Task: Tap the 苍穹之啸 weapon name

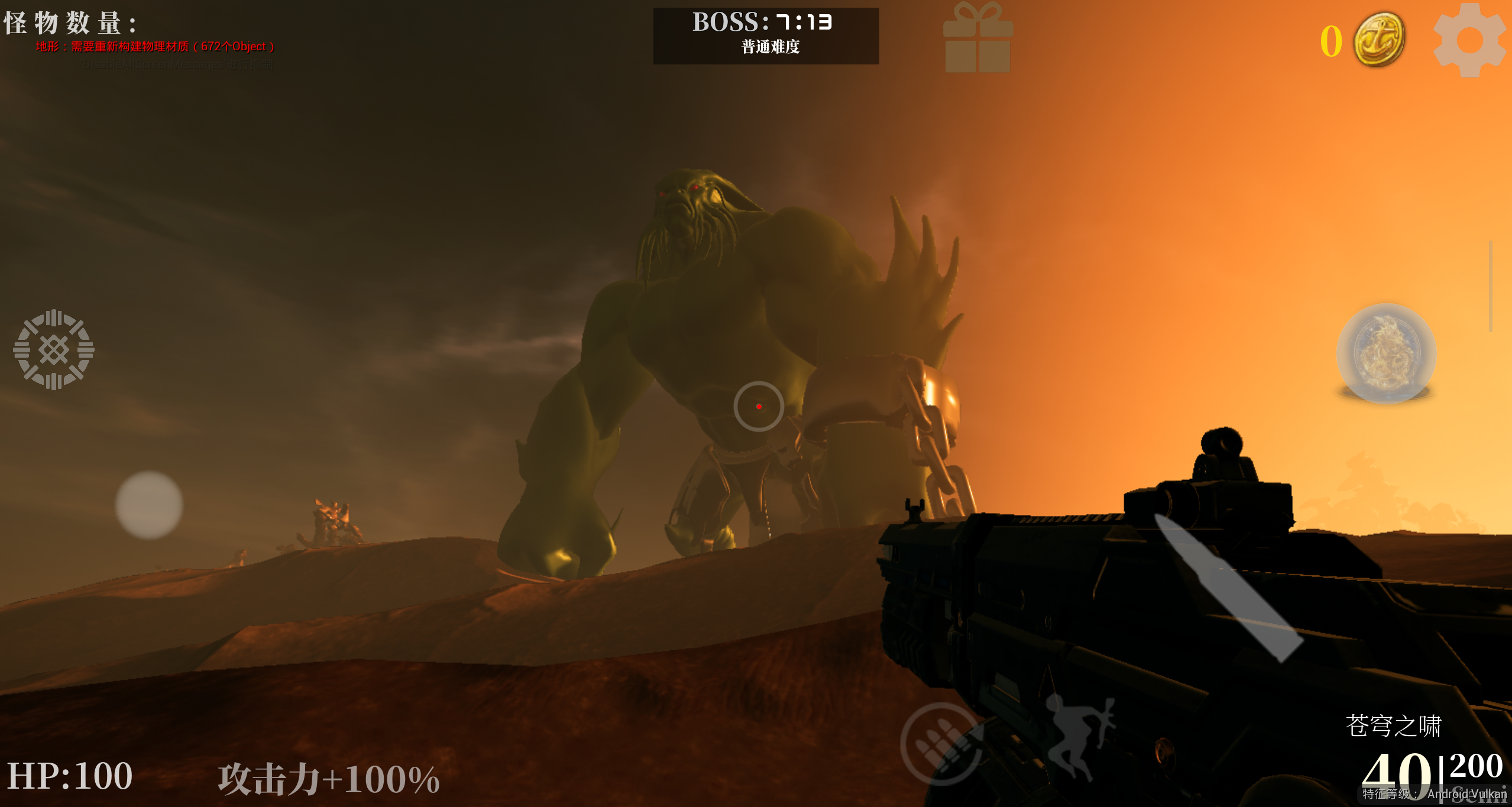Action: pos(1393,725)
